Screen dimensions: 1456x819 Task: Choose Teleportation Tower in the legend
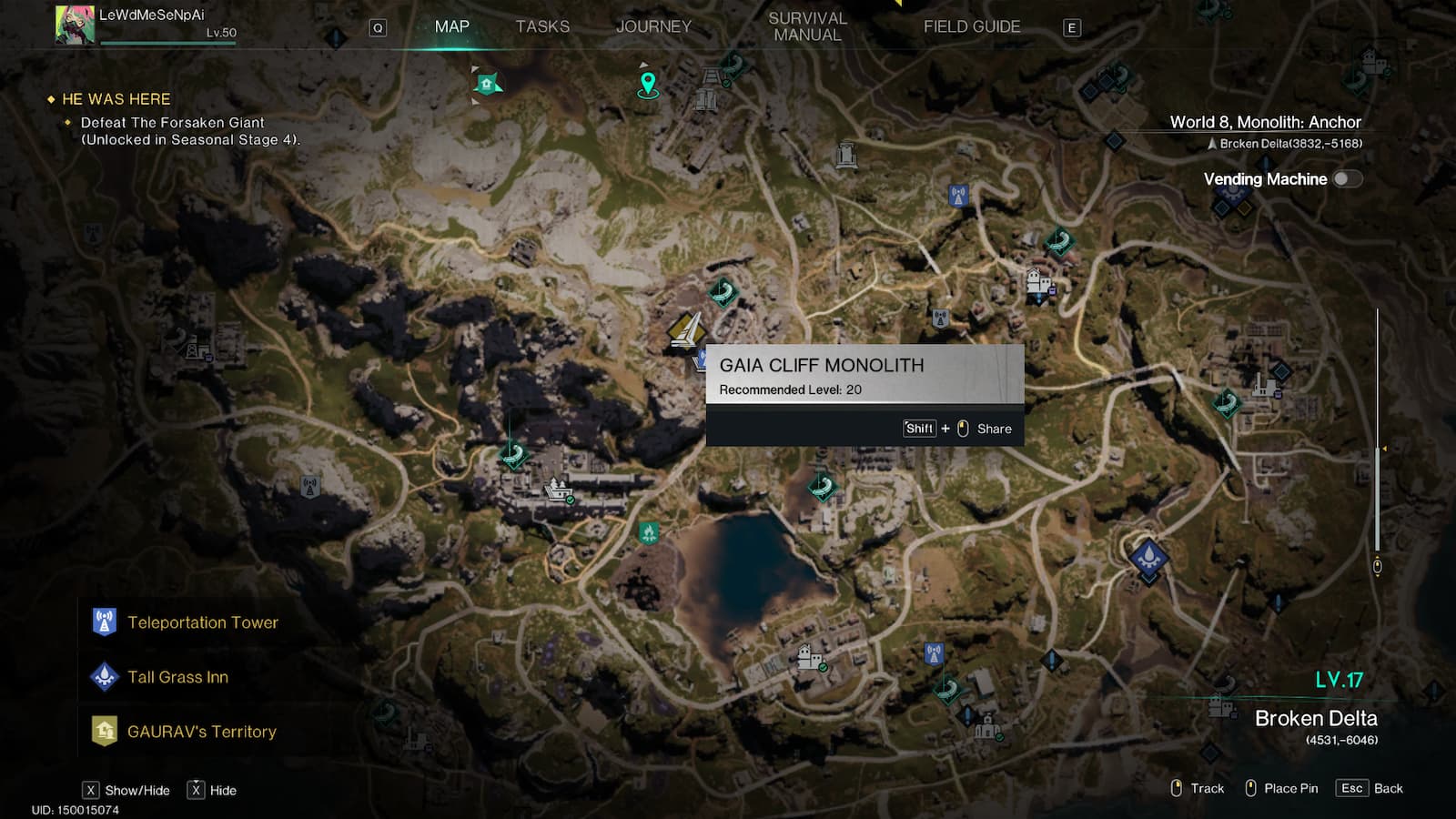tap(202, 622)
